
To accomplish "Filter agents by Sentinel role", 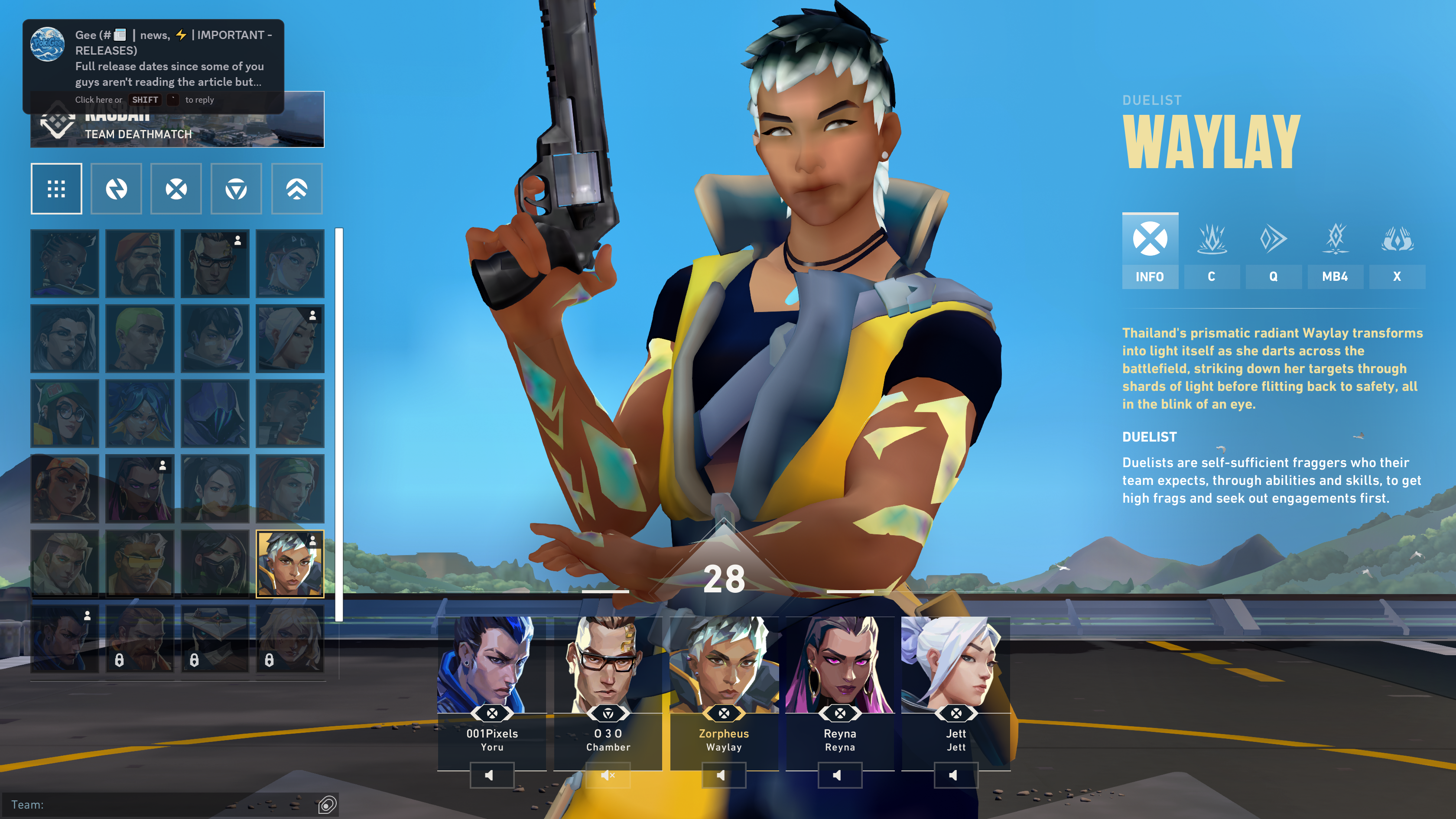I will [x=236, y=189].
